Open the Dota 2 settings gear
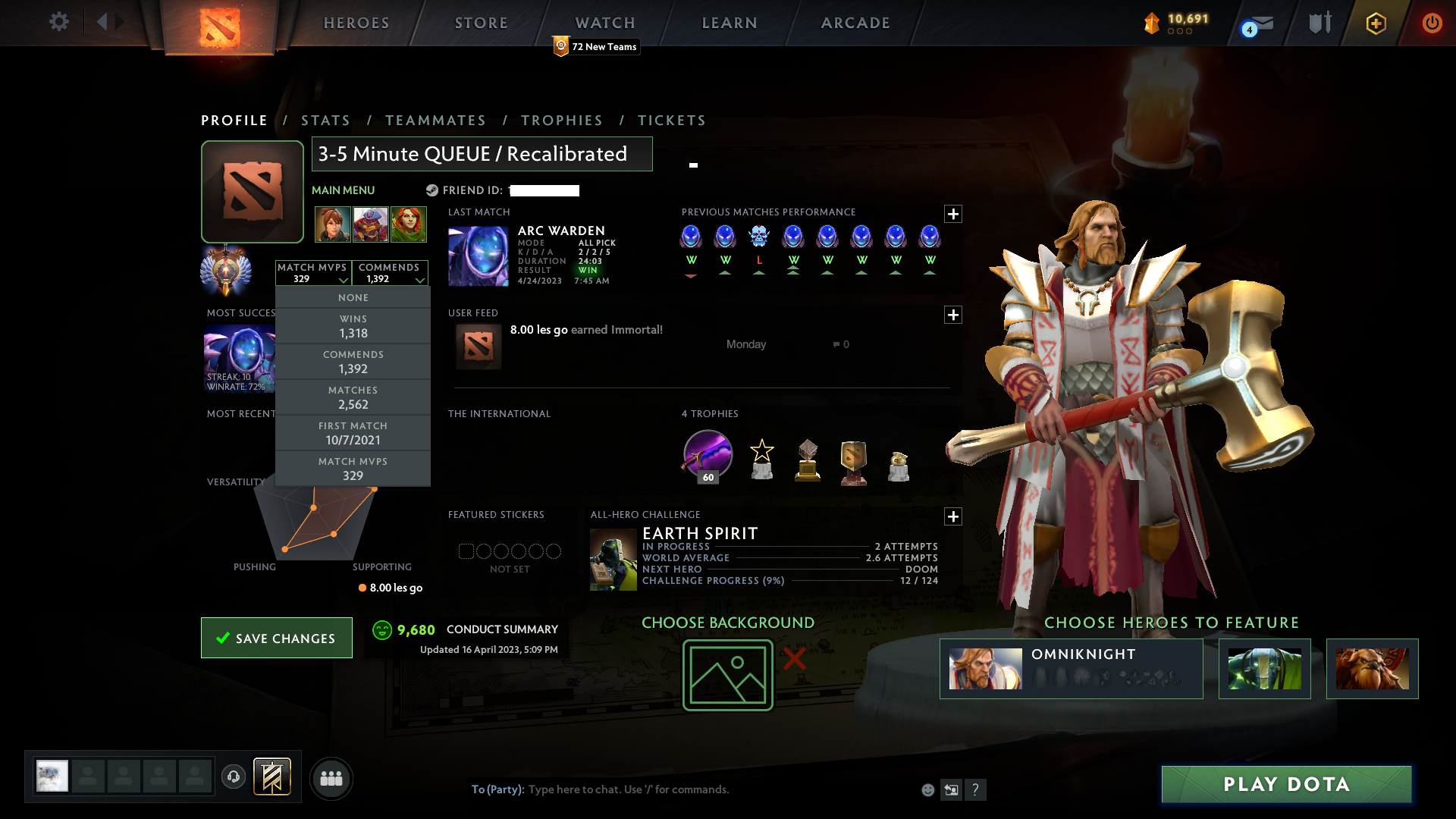 click(x=59, y=22)
